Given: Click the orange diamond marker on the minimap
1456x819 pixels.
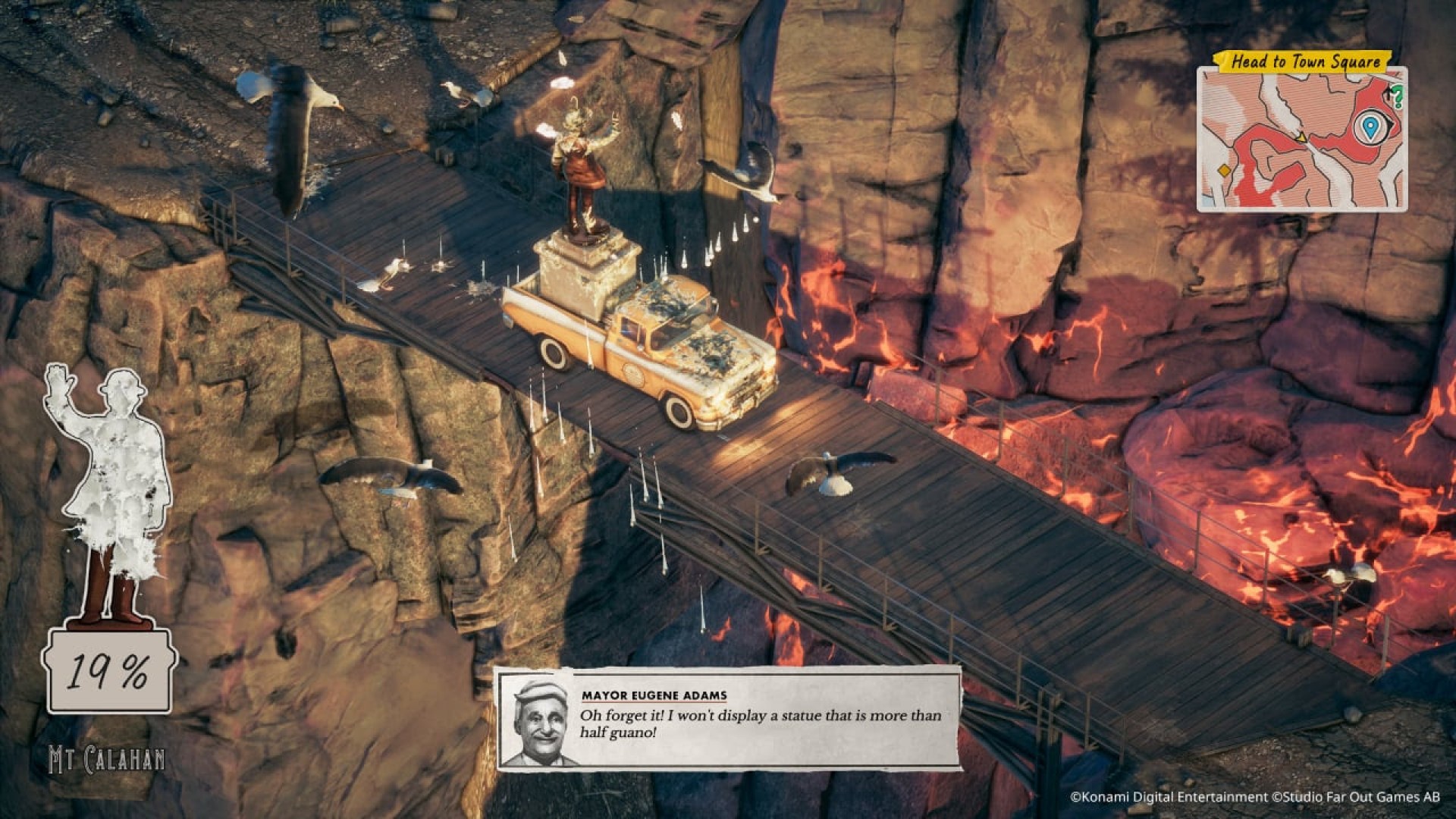Looking at the screenshot, I should [1223, 171].
